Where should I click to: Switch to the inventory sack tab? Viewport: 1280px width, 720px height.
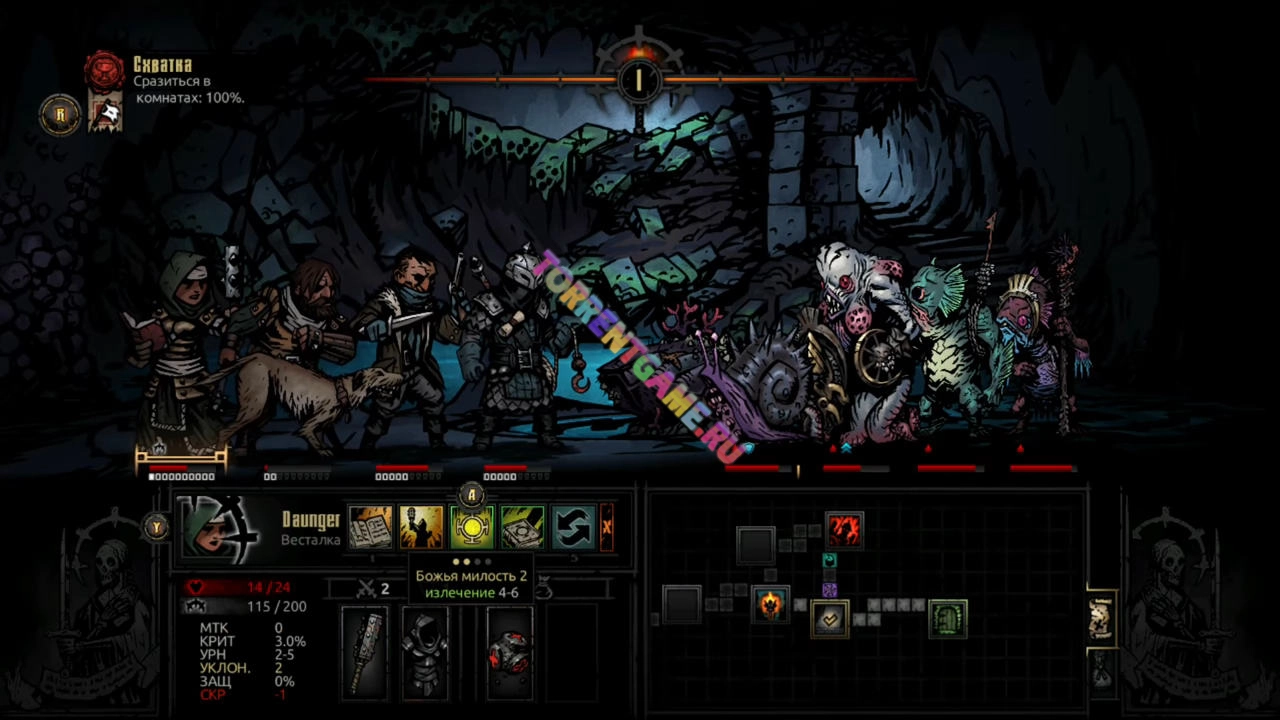(x=1101, y=672)
